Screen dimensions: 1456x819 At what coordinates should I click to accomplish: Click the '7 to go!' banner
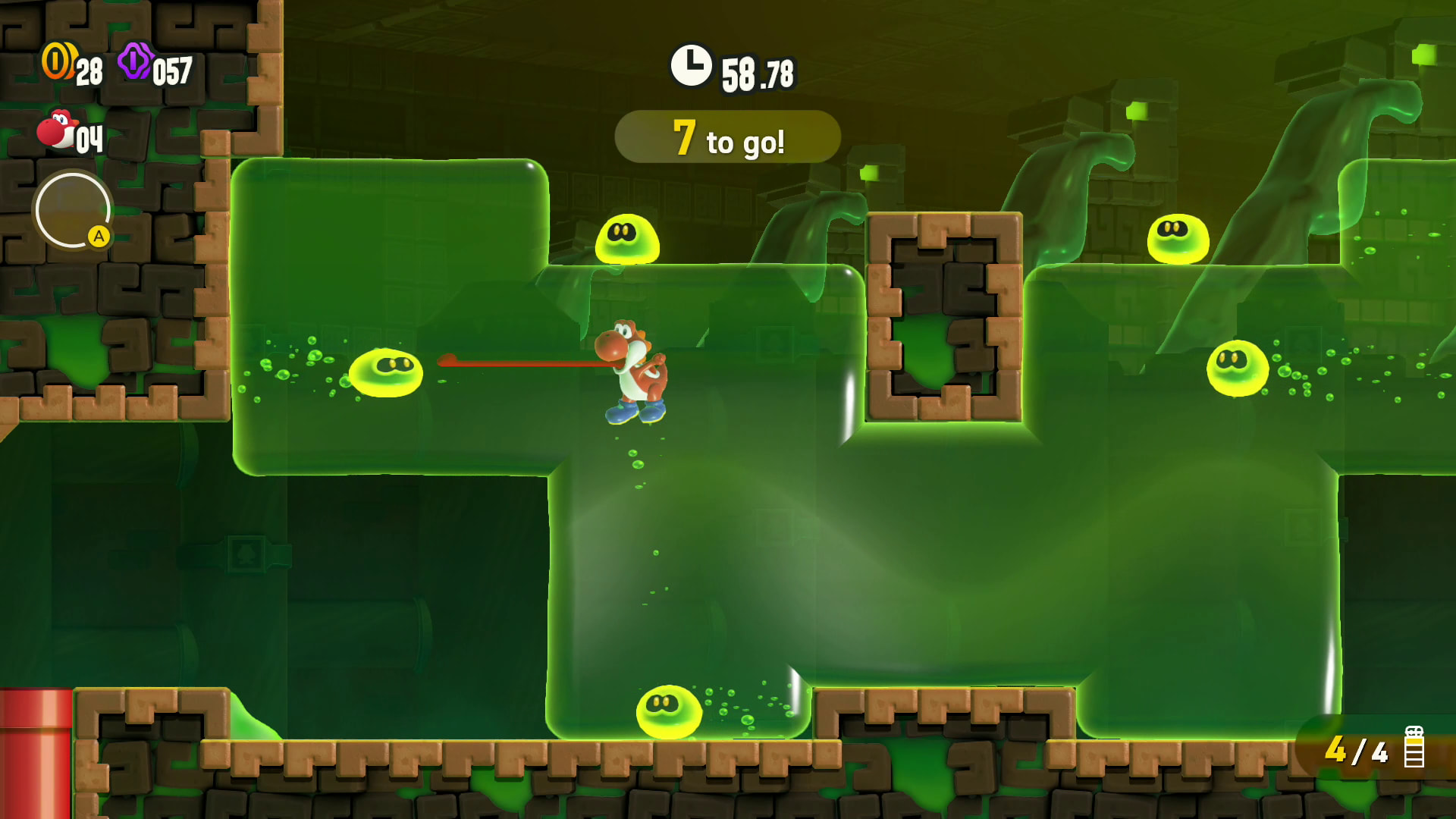[727, 138]
